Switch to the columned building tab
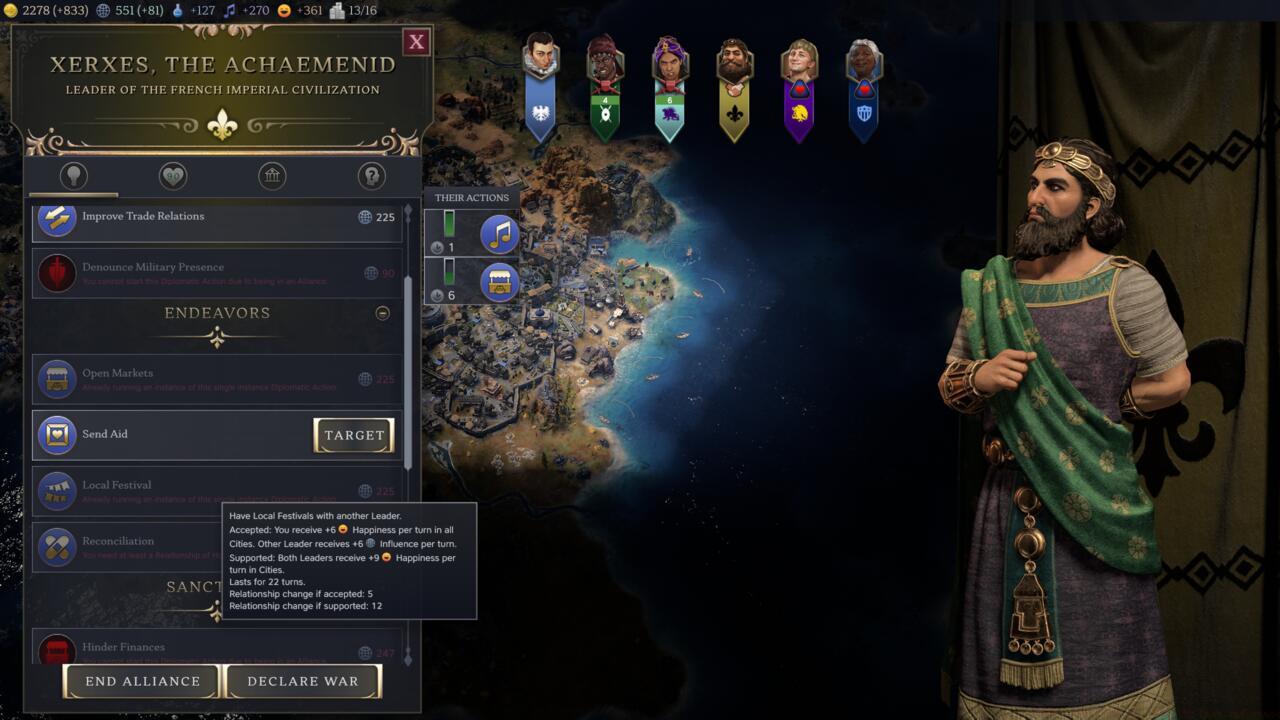1280x720 pixels. point(272,176)
